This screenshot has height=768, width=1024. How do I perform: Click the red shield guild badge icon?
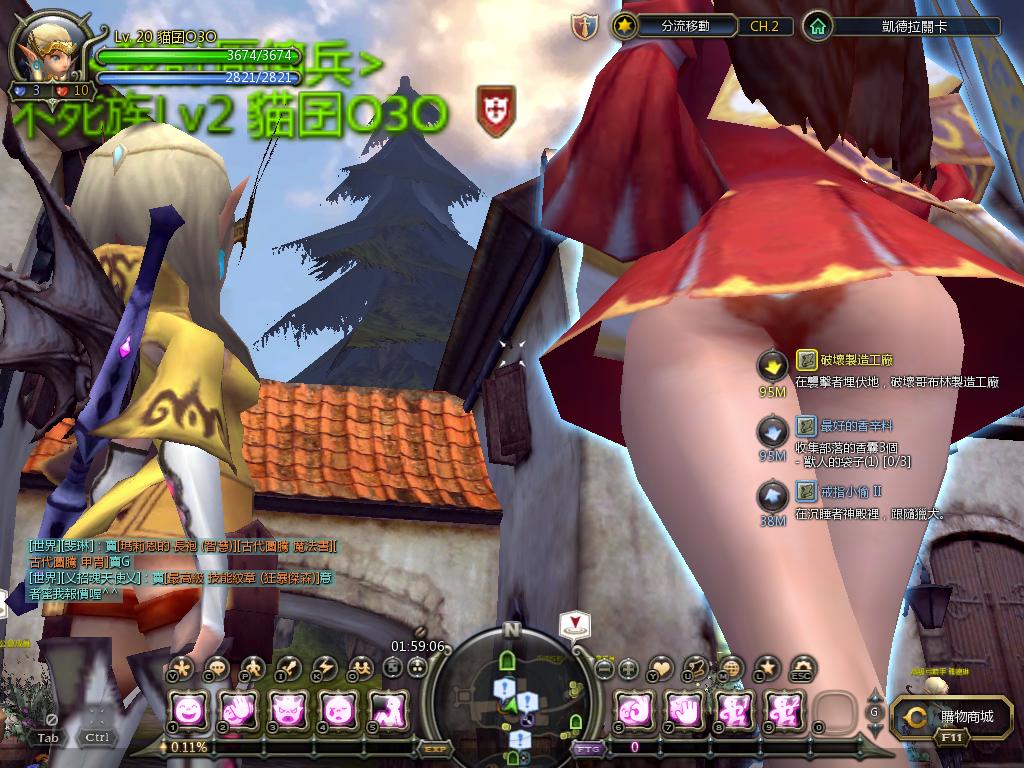pyautogui.click(x=494, y=113)
